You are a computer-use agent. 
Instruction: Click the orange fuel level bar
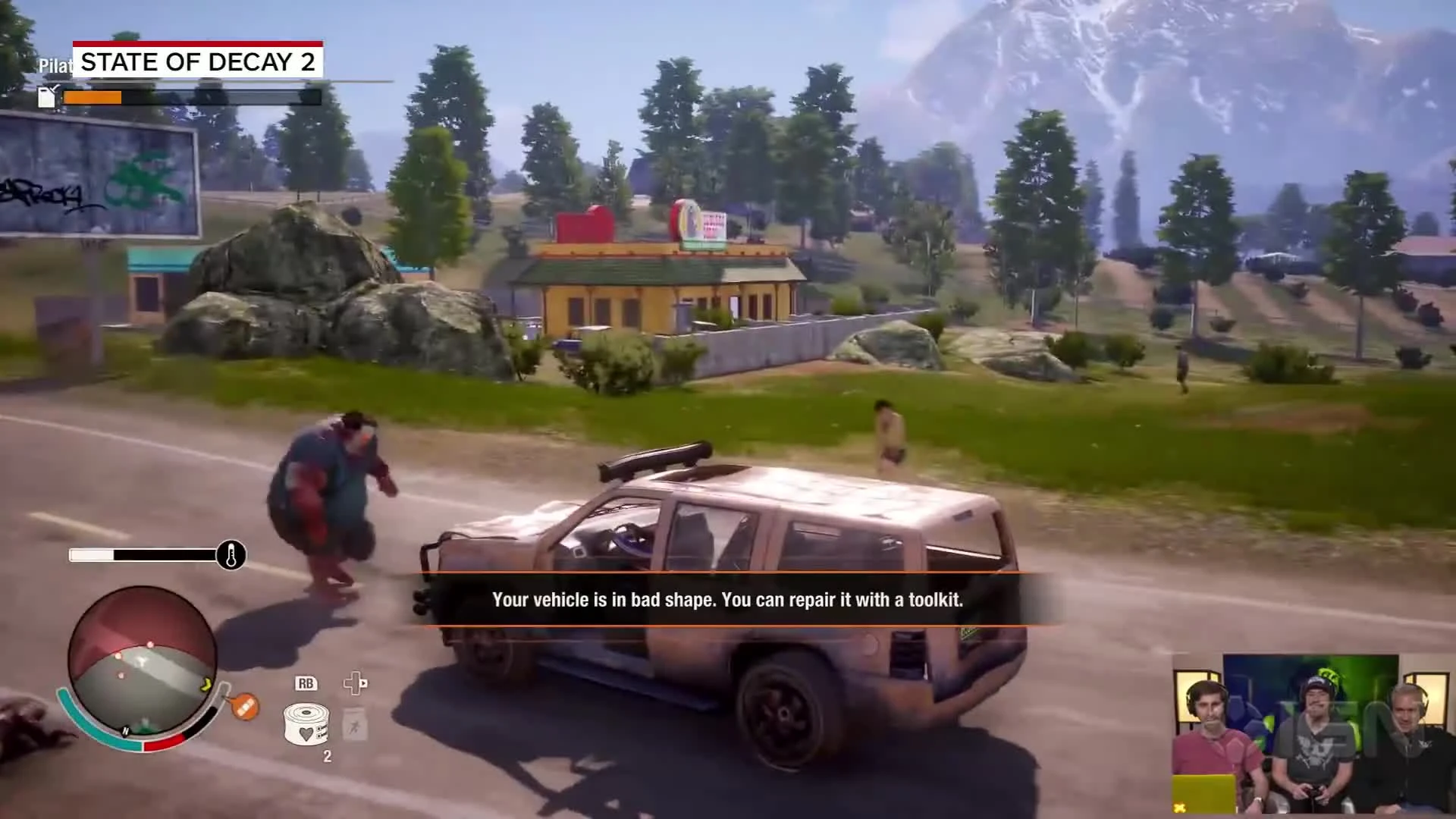pos(93,98)
